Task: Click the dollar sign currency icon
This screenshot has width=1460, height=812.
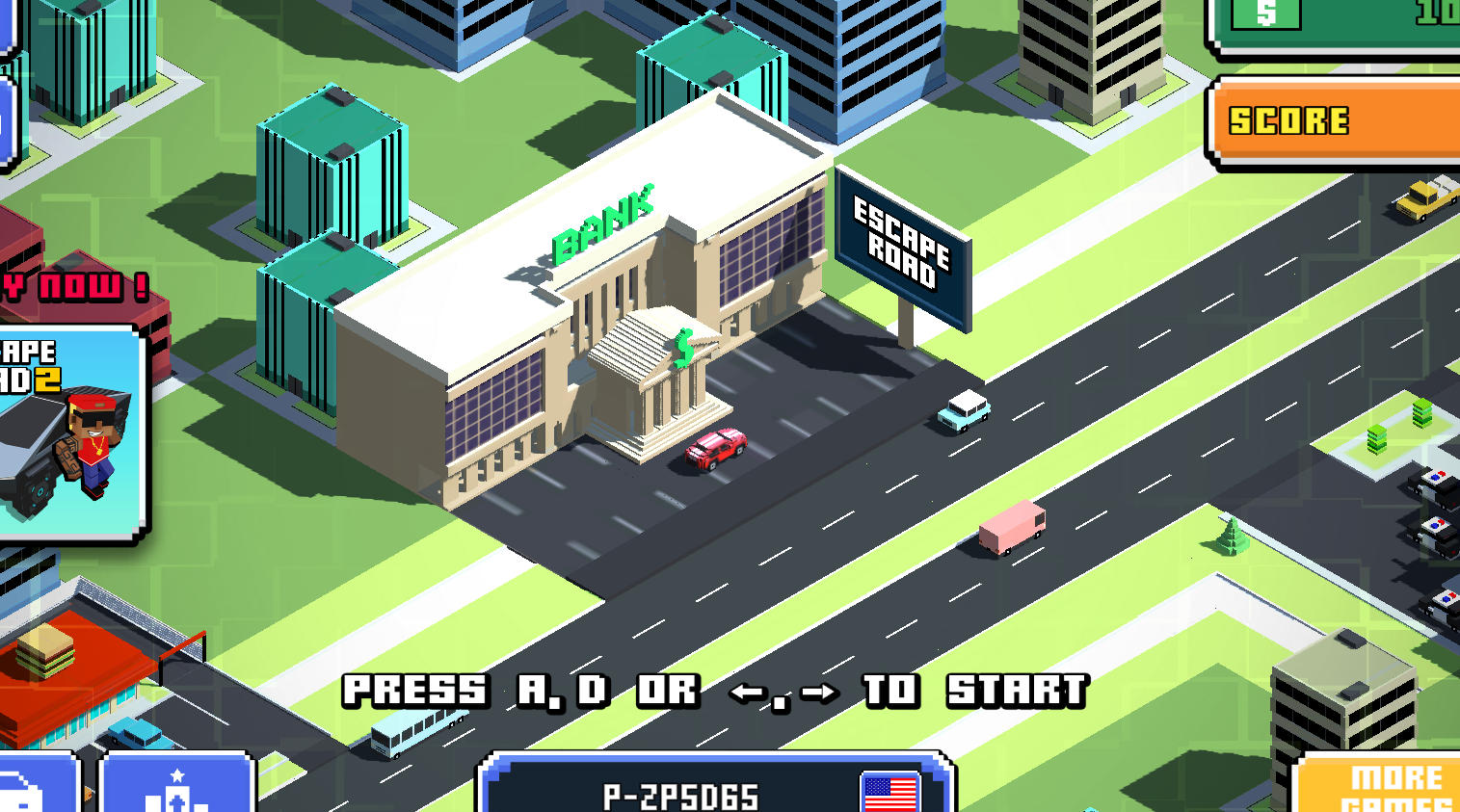Action: pyautogui.click(x=1267, y=13)
